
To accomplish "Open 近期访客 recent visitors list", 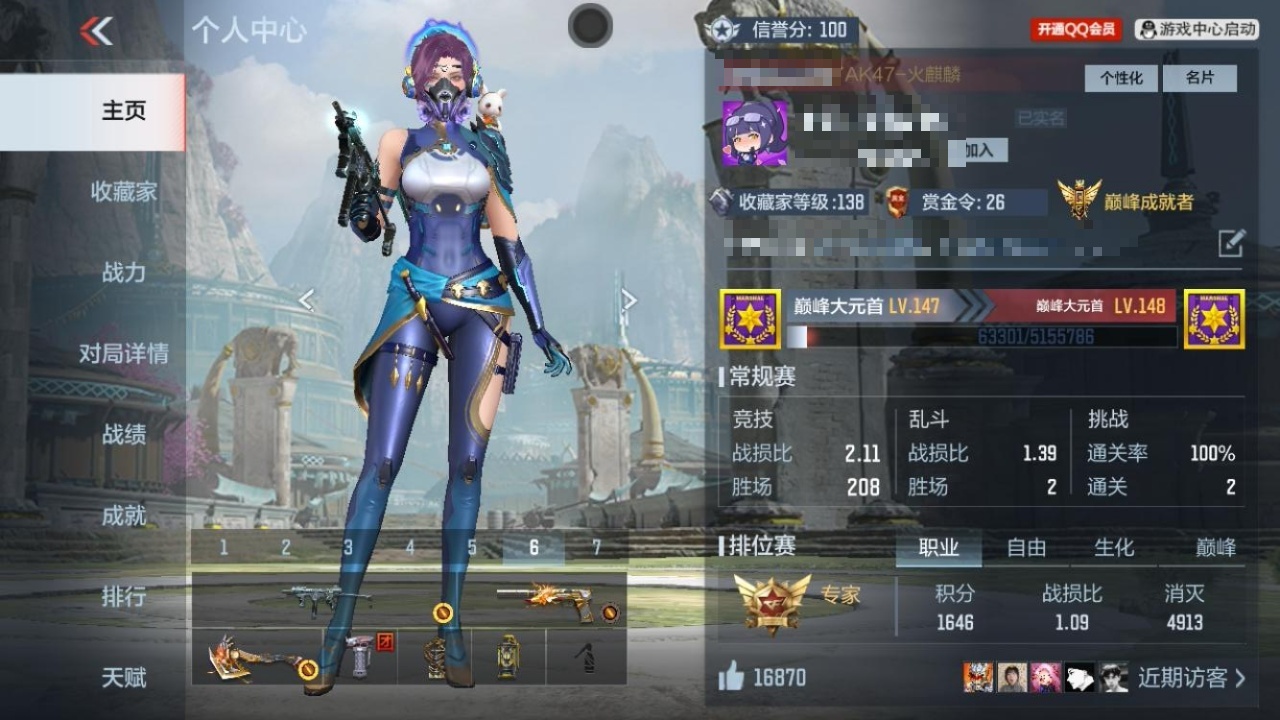I will pyautogui.click(x=1191, y=678).
